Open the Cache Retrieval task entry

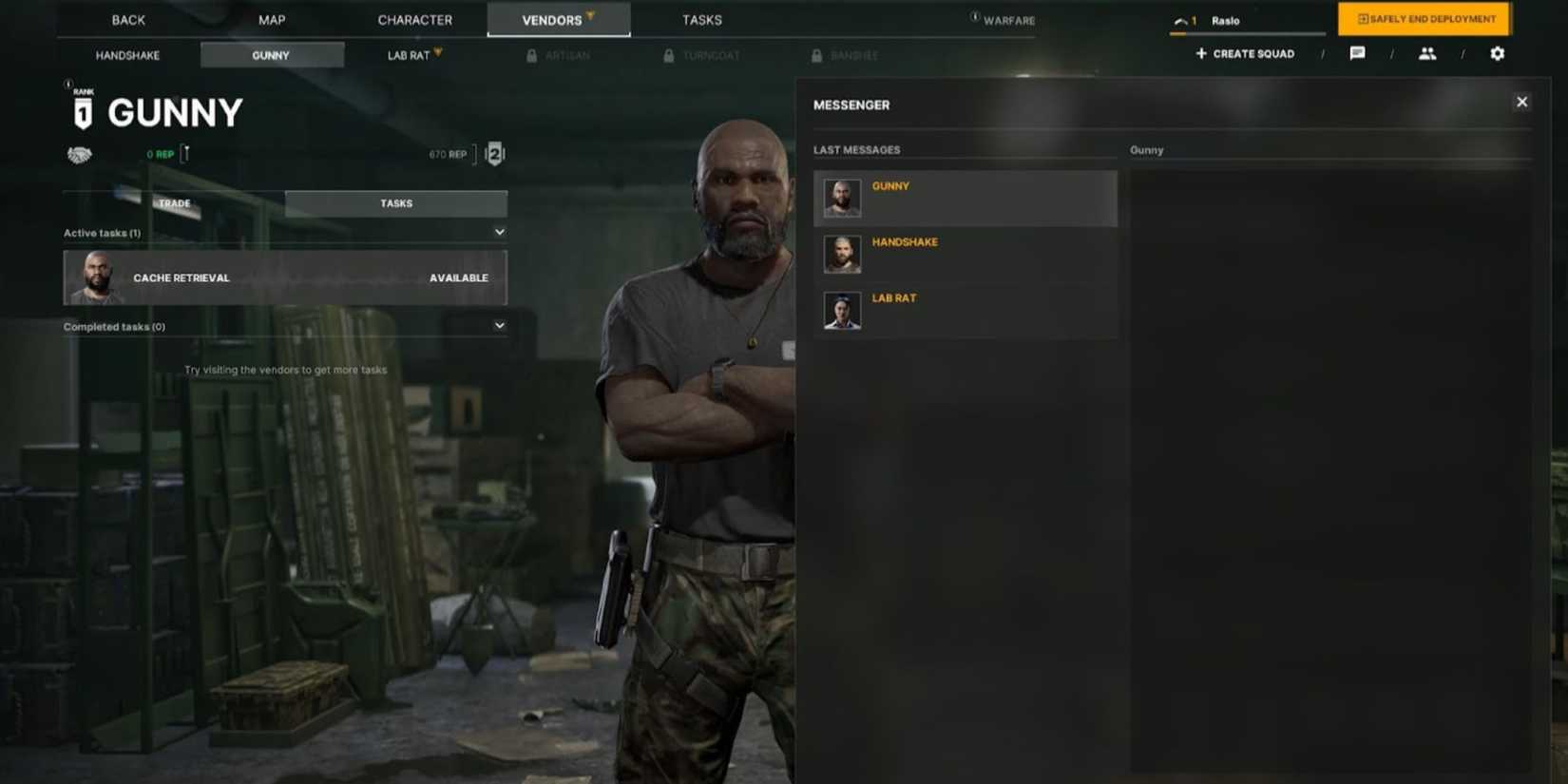pos(284,277)
